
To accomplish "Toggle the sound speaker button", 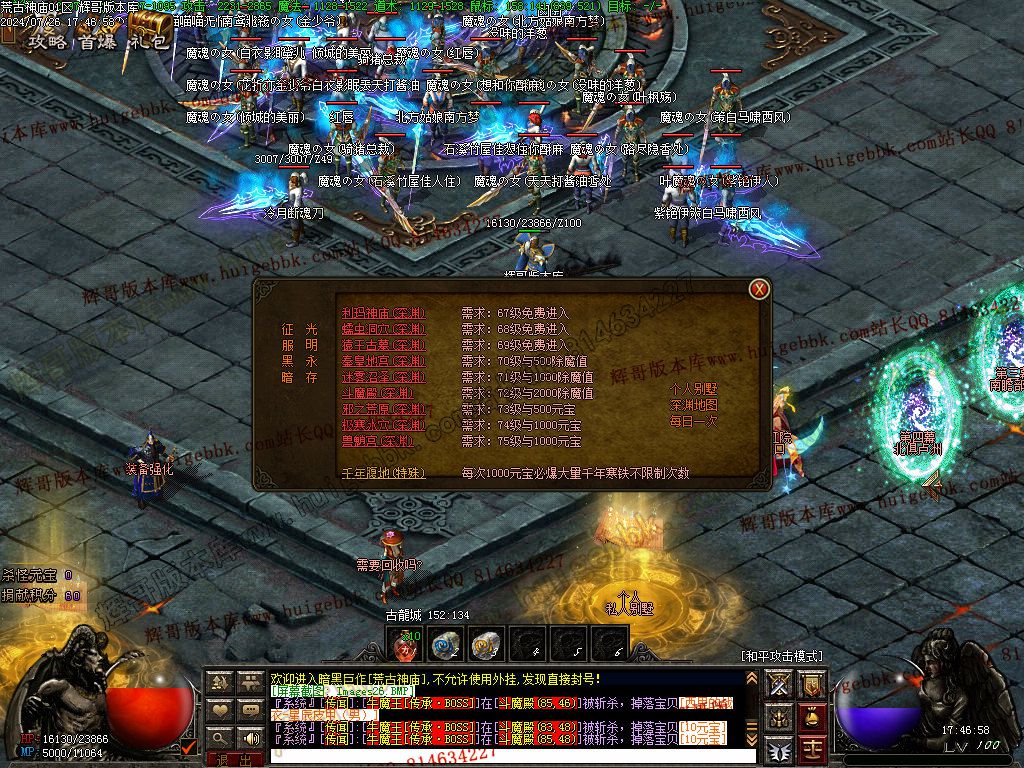I will point(250,737).
